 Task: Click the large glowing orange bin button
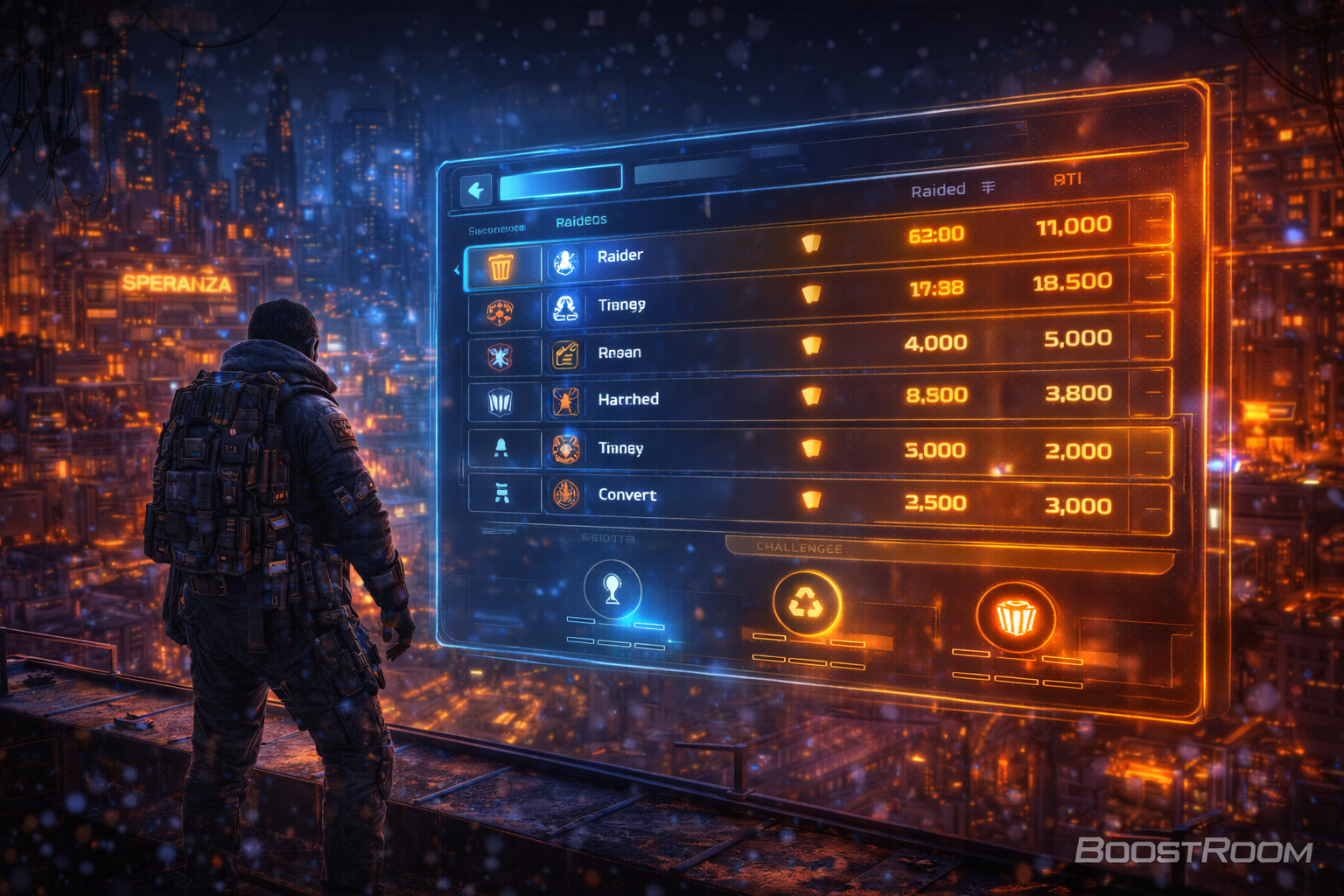pos(1015,618)
